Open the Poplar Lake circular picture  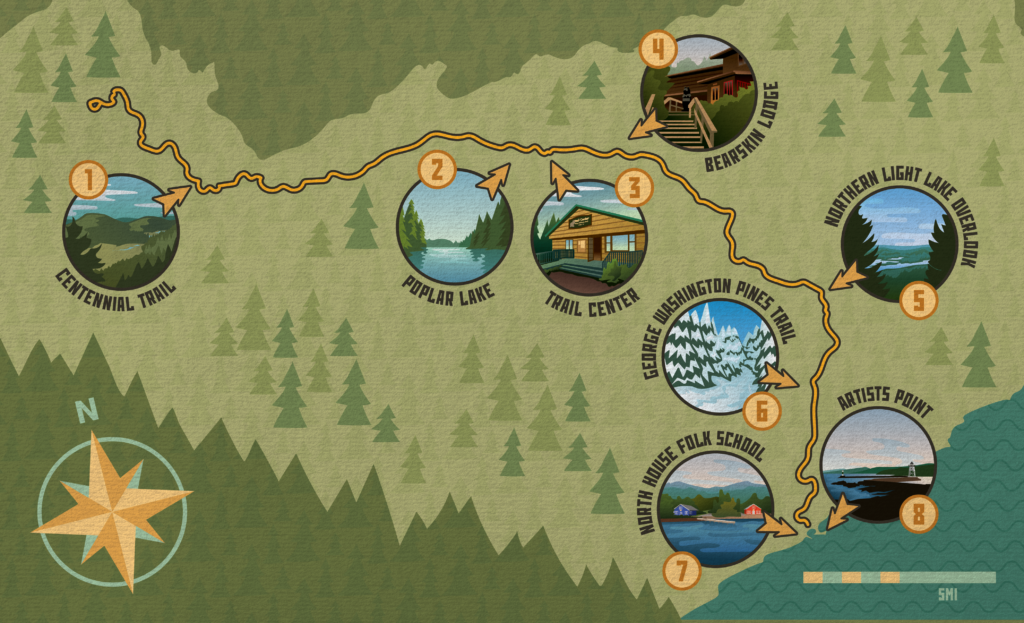[454, 227]
